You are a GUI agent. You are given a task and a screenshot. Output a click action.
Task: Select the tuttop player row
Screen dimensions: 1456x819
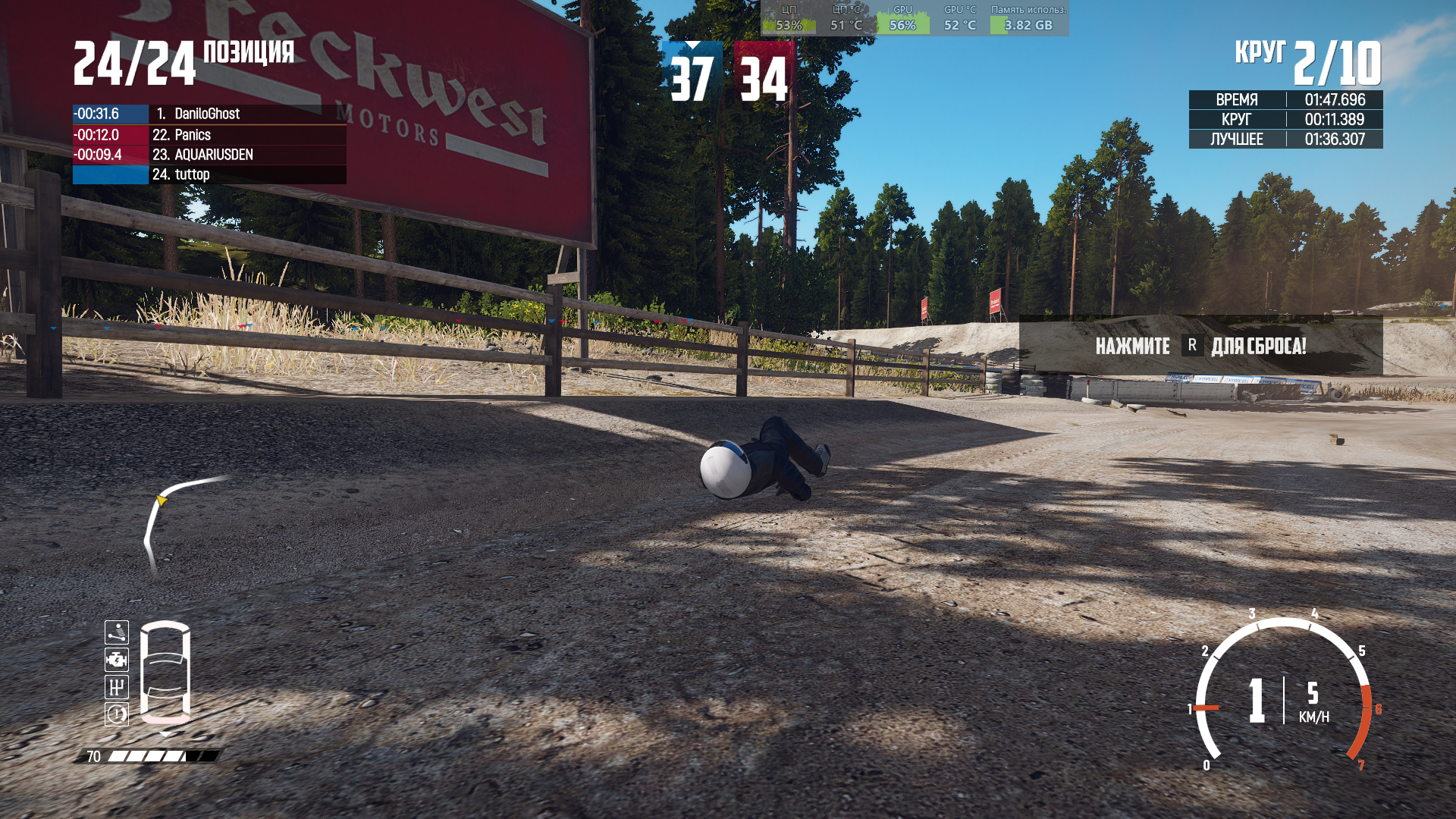click(209, 174)
